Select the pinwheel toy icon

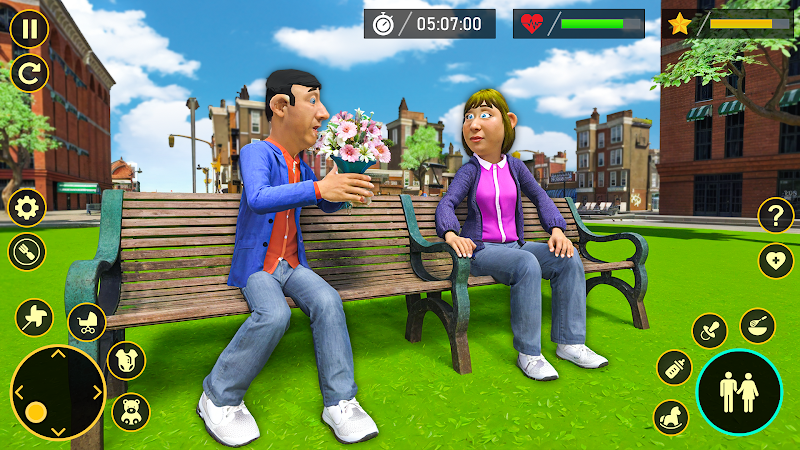pyautogui.click(x=34, y=319)
